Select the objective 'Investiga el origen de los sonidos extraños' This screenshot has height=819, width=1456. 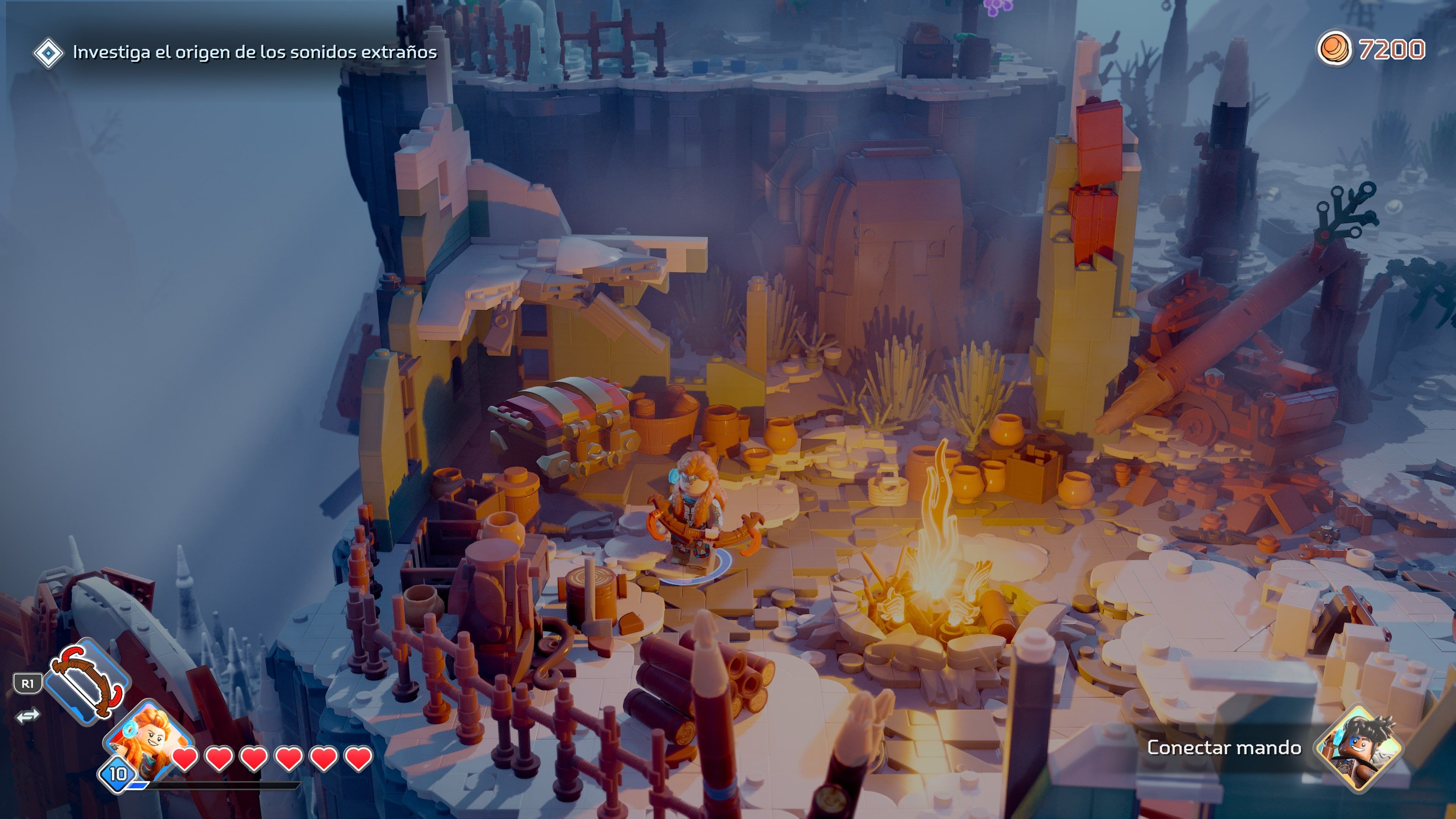254,52
